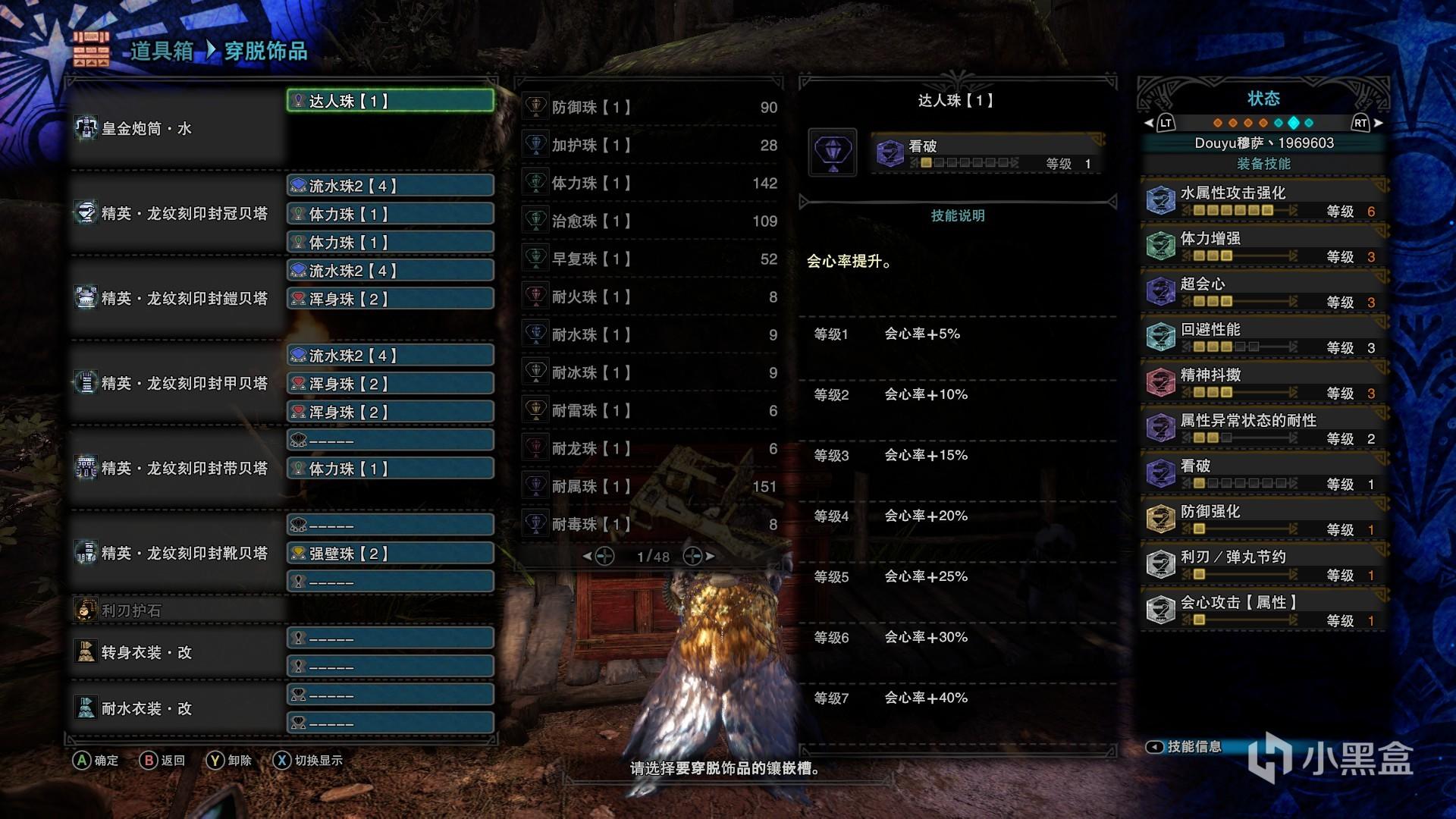Switch status panel to the next page arrow
Screen dimensions: 1456x819
click(x=1378, y=123)
